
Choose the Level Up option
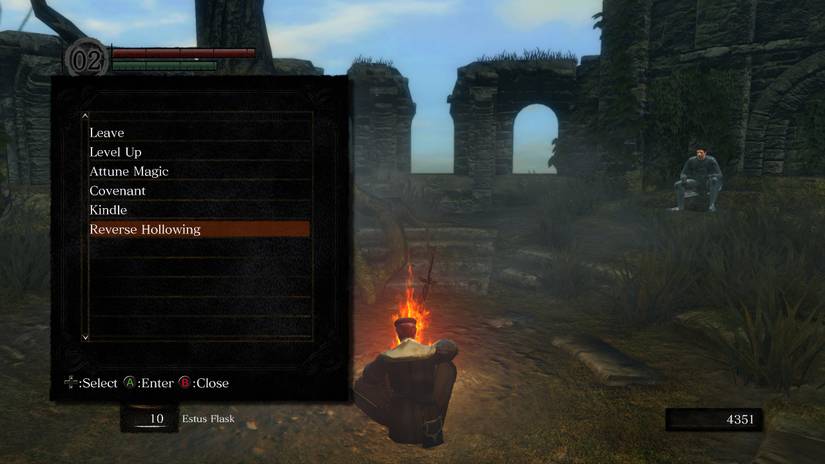pos(115,152)
